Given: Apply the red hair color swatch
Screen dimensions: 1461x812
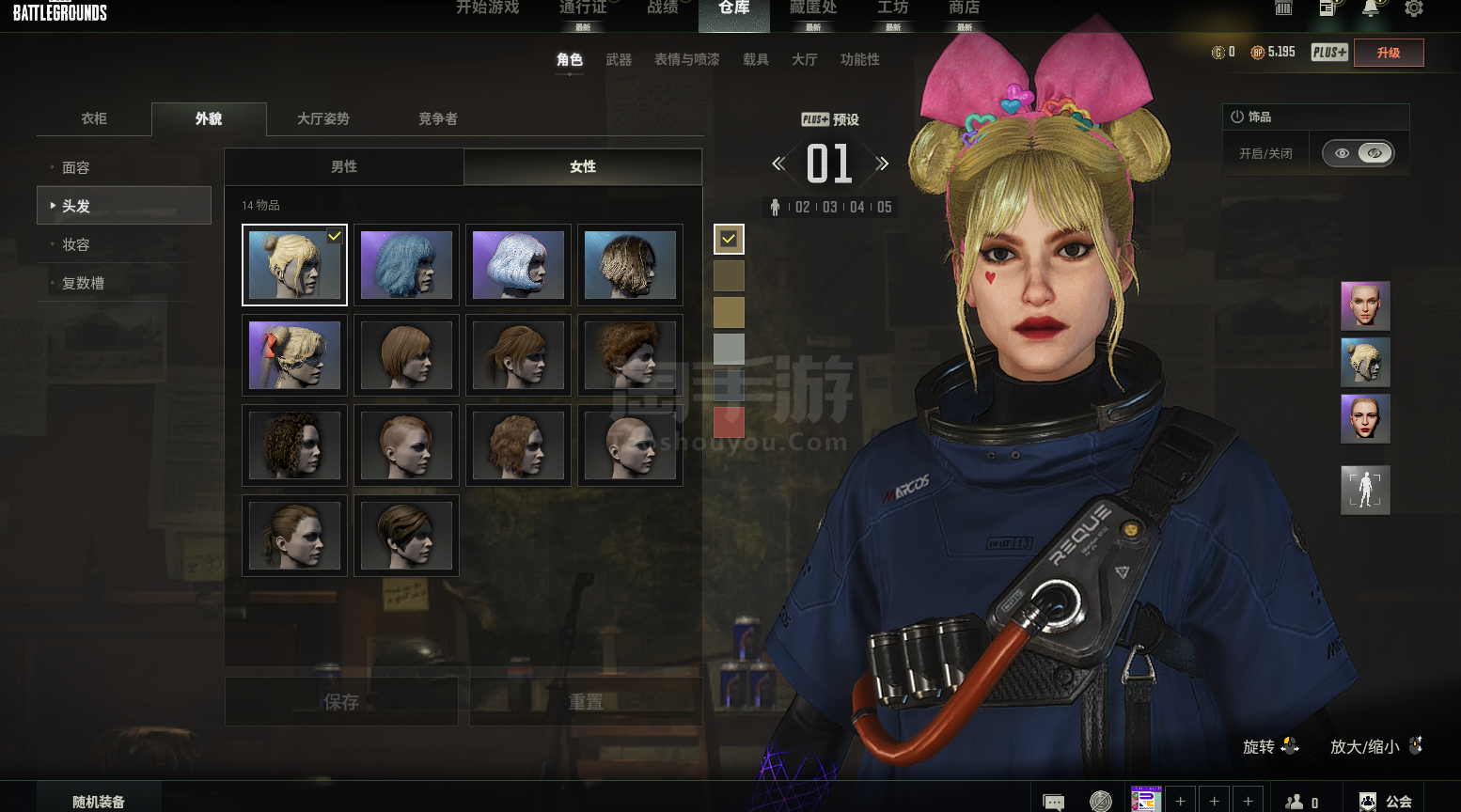Looking at the screenshot, I should click(729, 422).
